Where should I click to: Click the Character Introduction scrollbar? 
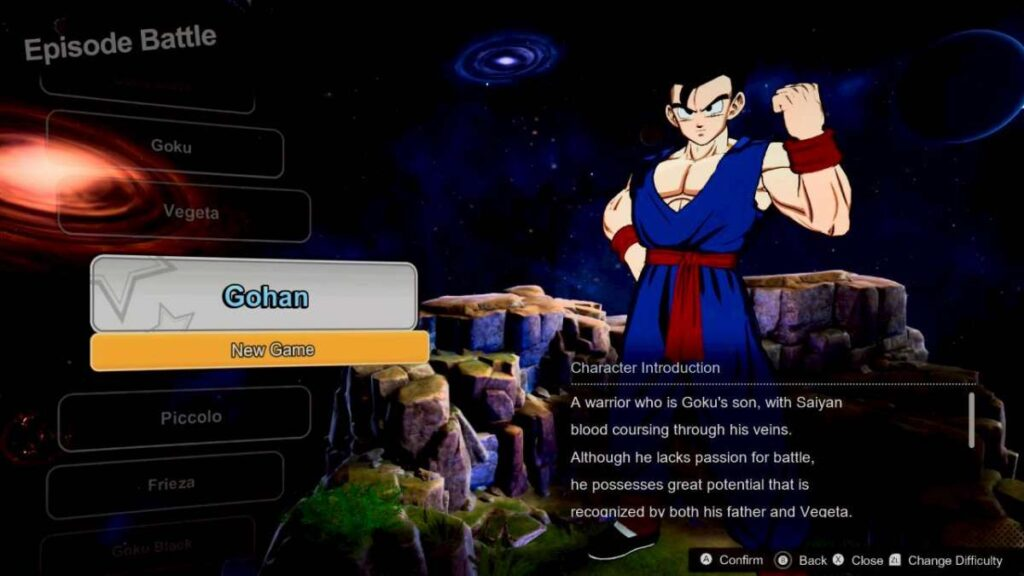coord(970,420)
